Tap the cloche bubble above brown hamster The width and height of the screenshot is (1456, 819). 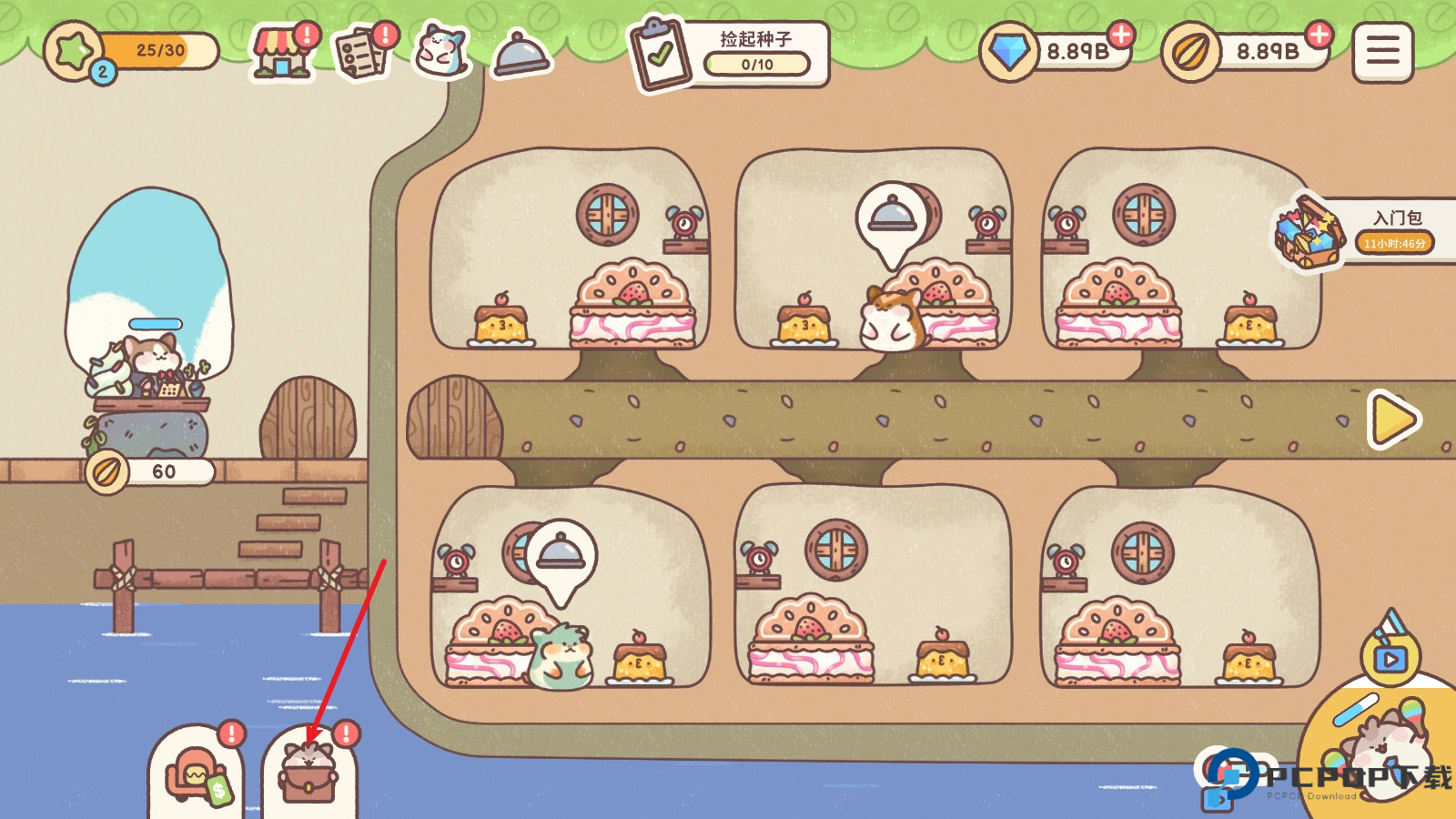[x=892, y=219]
